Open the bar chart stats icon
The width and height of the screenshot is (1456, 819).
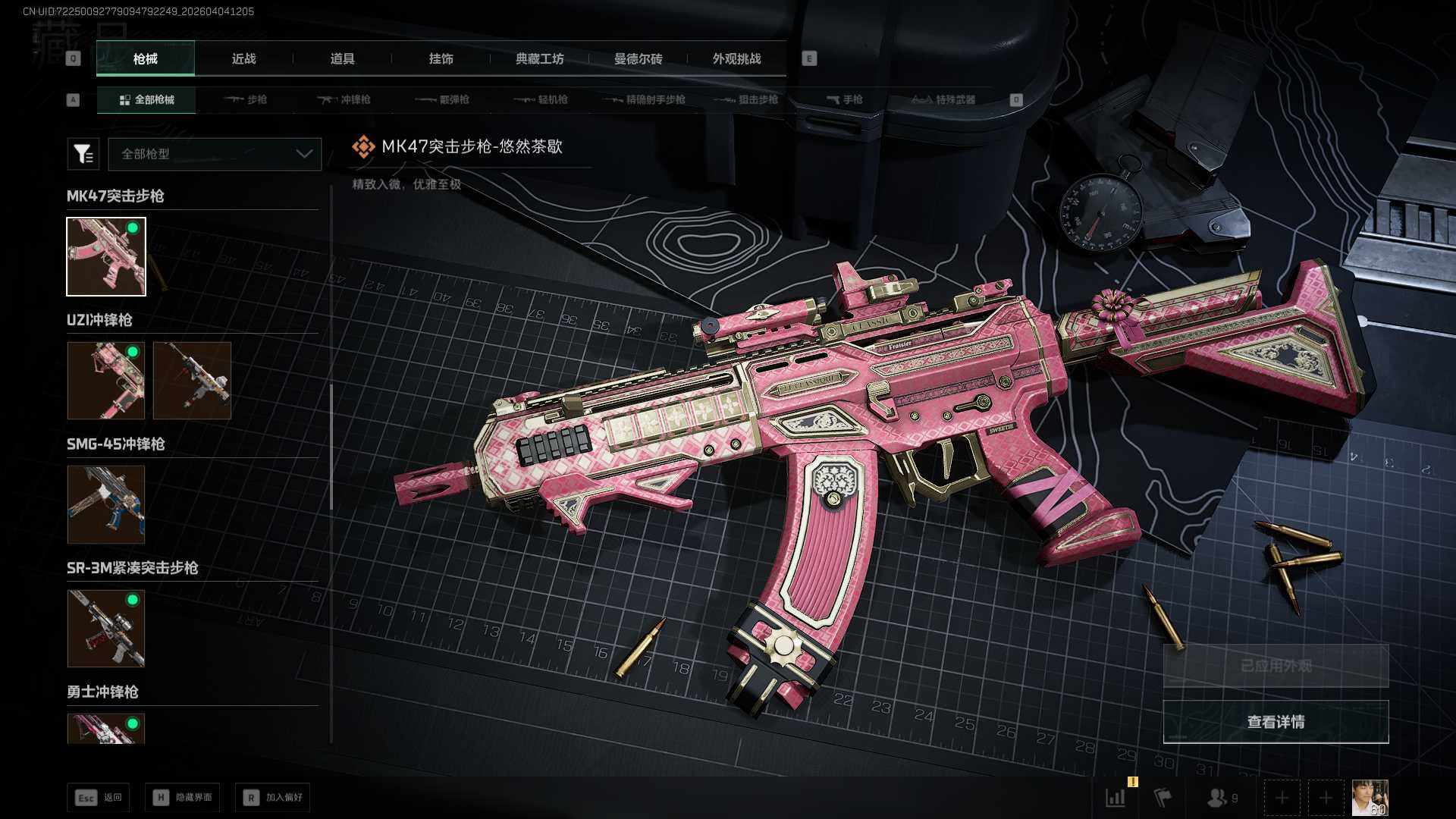coord(1116,798)
